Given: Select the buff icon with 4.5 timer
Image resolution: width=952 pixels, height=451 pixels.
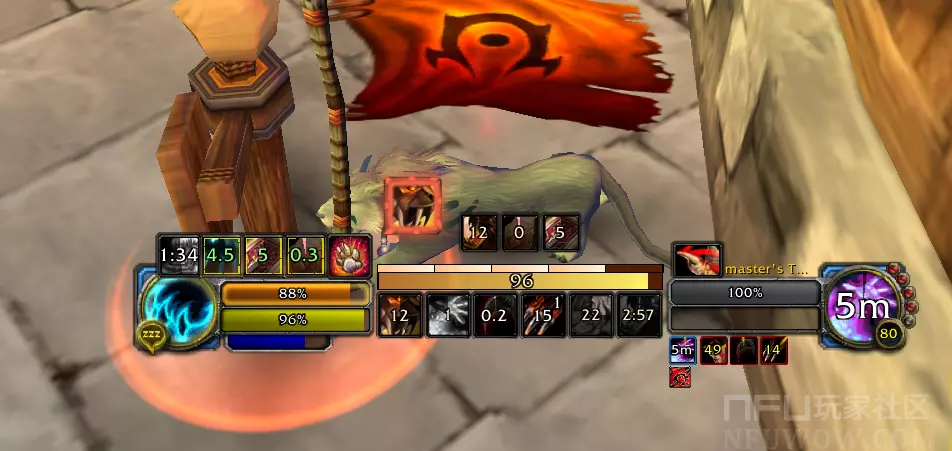Looking at the screenshot, I should pos(222,254).
